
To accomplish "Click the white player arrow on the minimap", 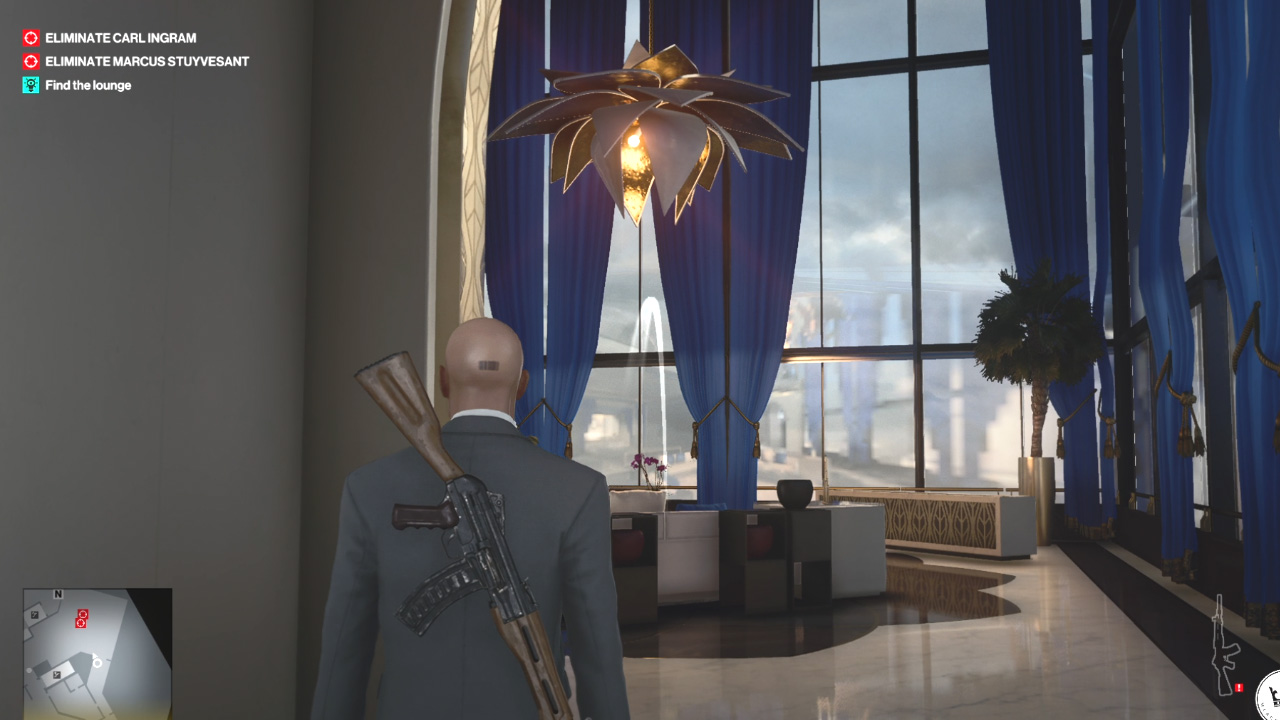I will click(94, 655).
